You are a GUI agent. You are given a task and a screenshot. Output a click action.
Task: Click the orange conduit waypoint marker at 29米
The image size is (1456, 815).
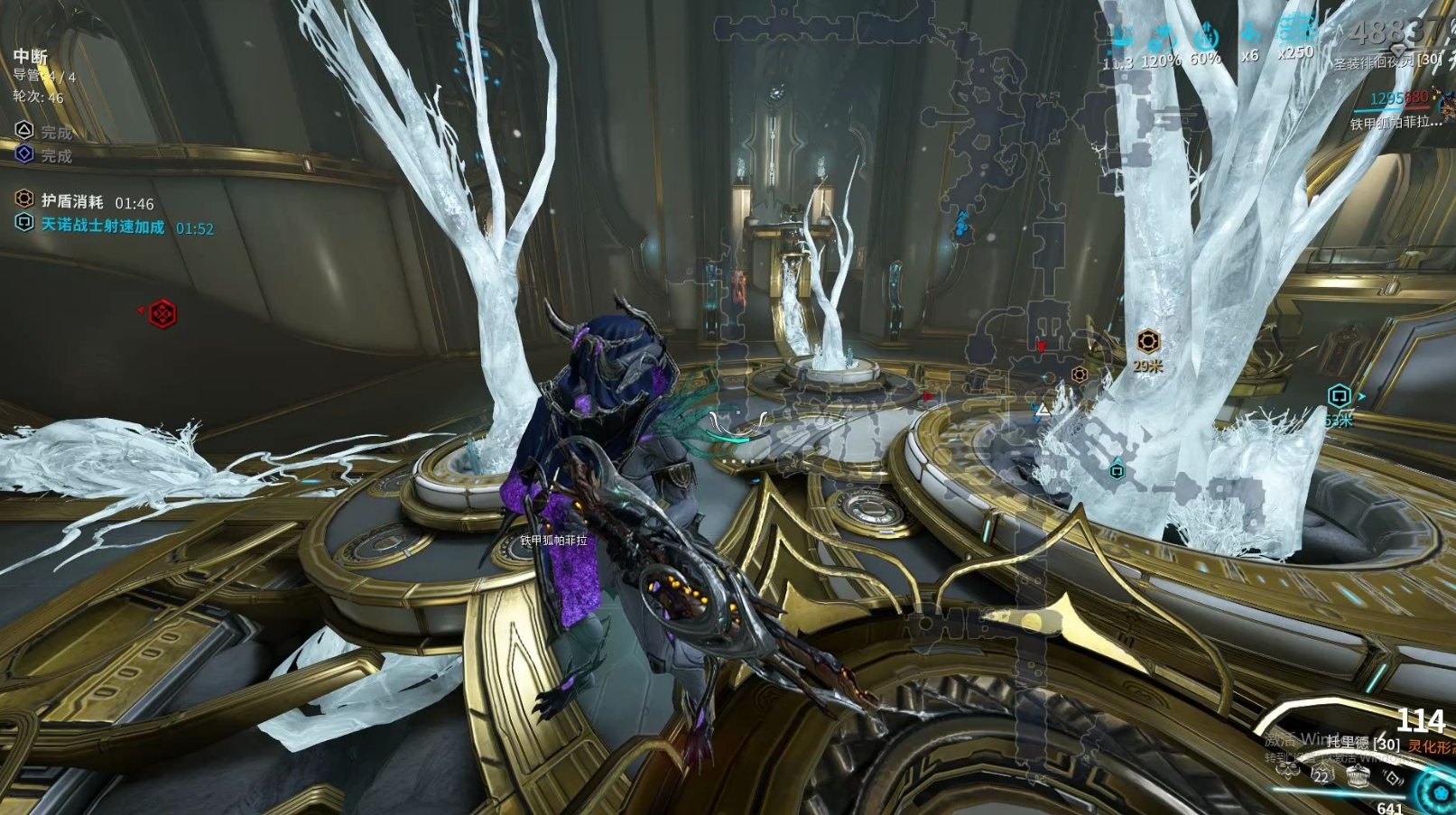(1147, 341)
